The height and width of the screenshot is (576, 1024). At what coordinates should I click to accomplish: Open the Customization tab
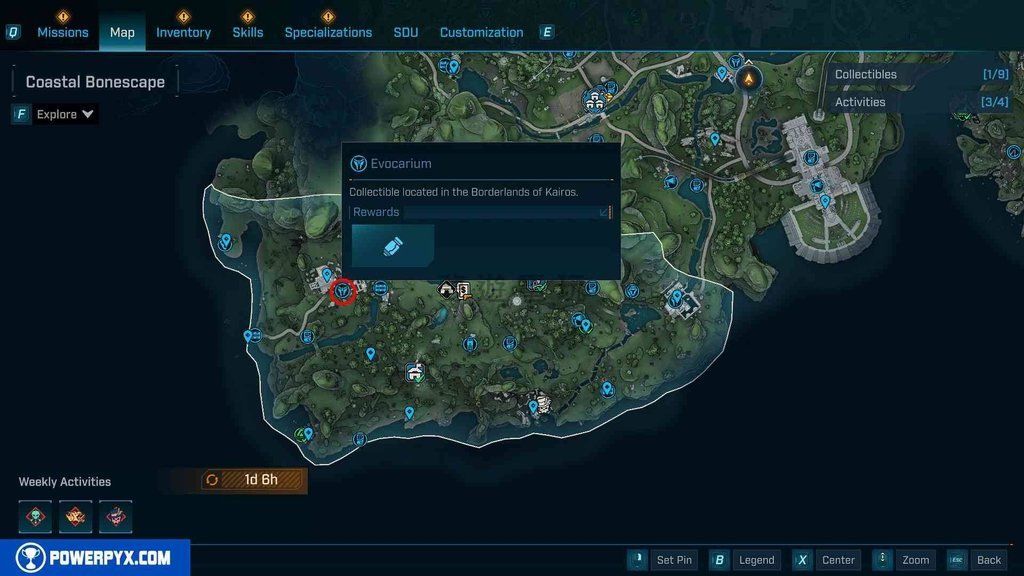(481, 32)
